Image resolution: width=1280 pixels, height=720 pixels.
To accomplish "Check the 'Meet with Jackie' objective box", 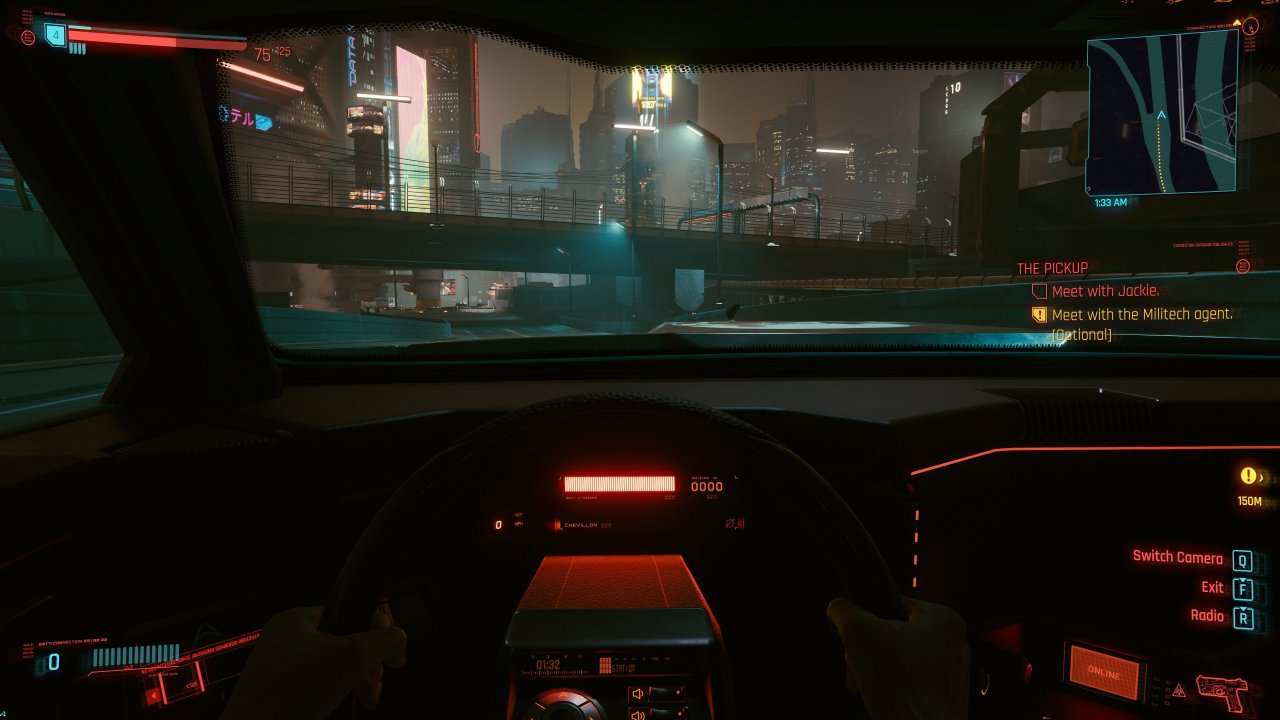I will pyautogui.click(x=1040, y=291).
